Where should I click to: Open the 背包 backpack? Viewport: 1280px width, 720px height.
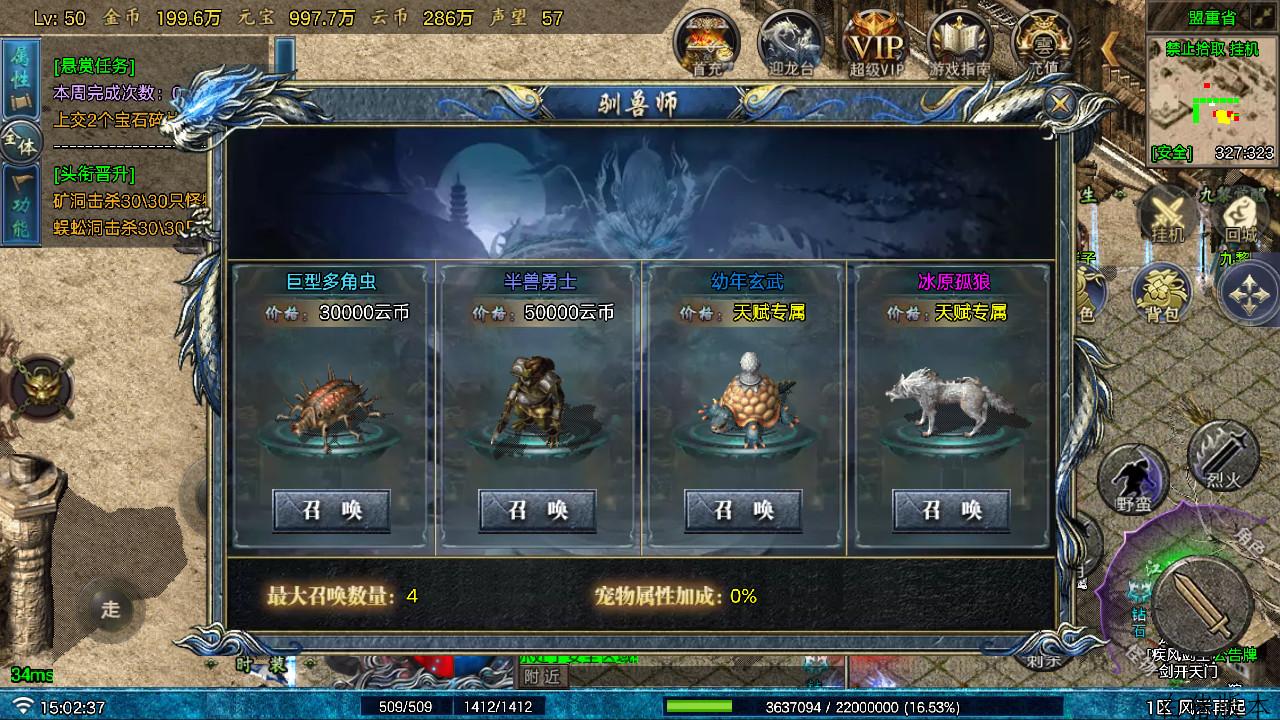click(x=1161, y=295)
